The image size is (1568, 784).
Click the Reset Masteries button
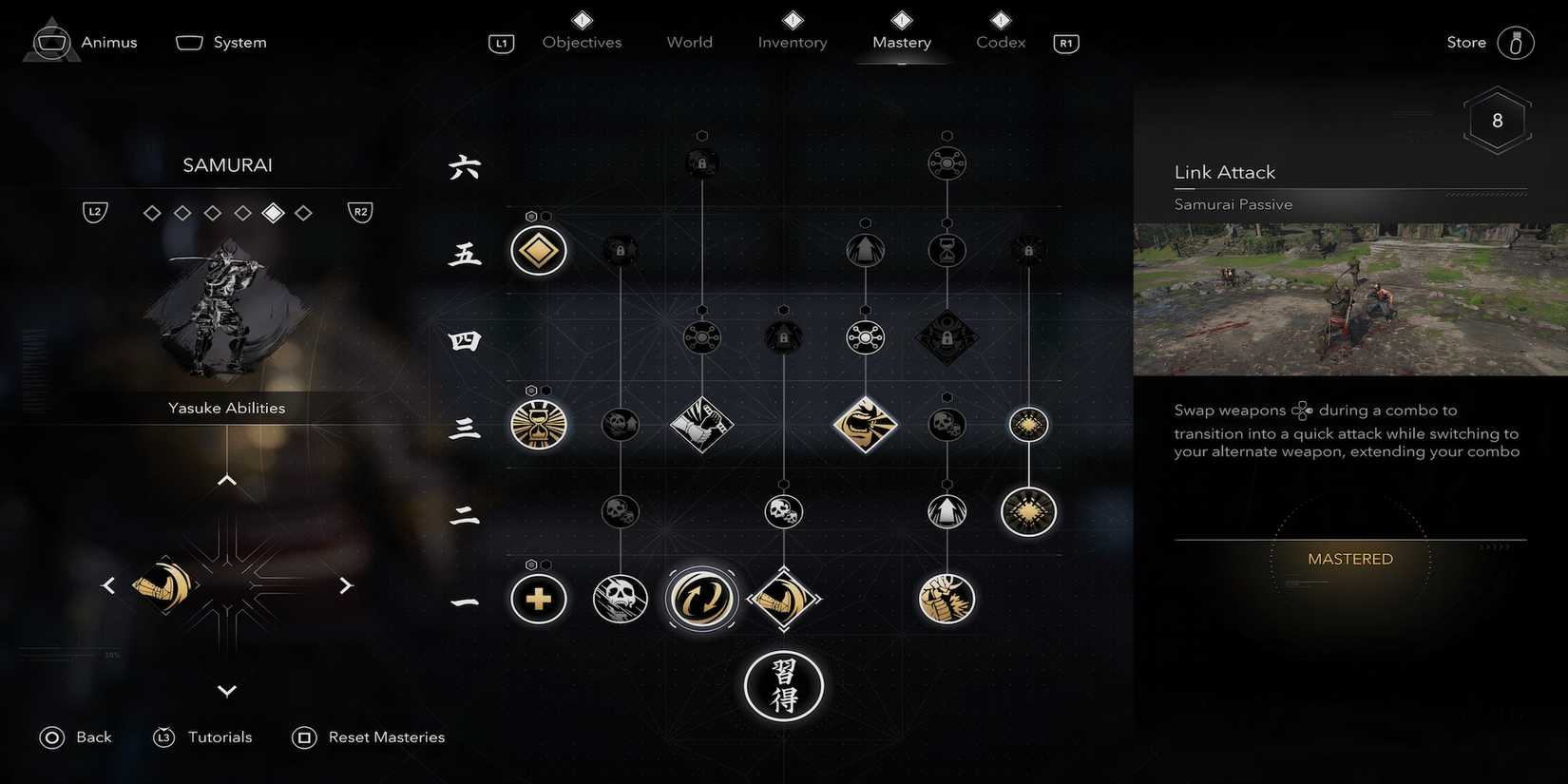tap(386, 736)
